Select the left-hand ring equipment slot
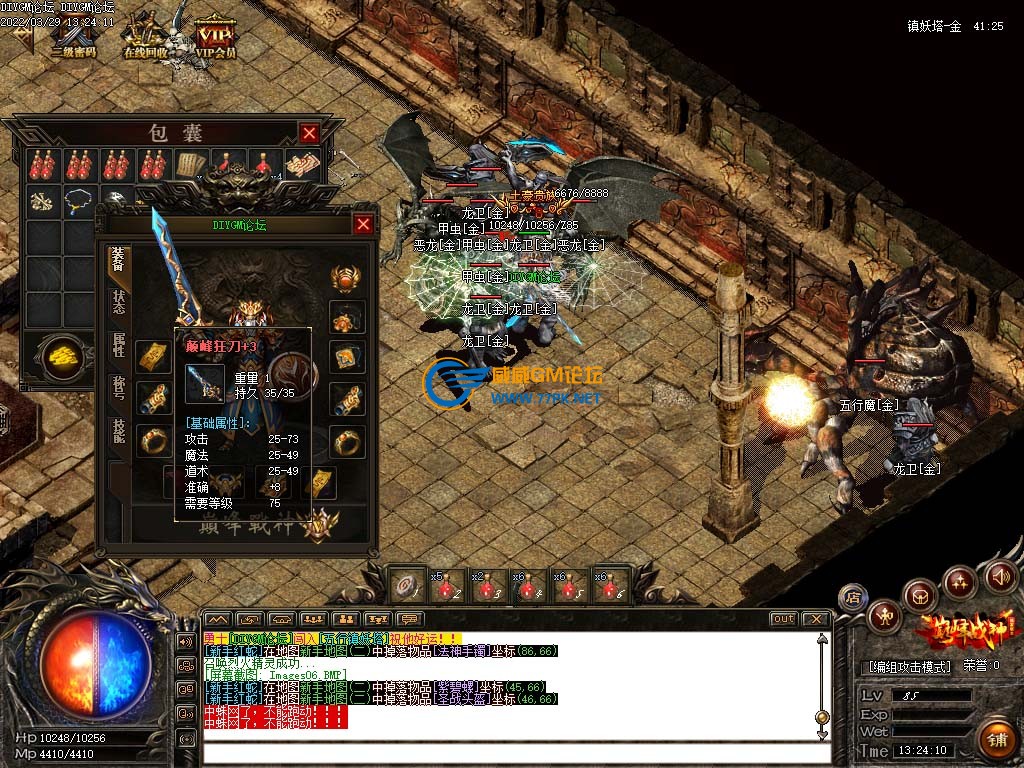 pos(153,439)
